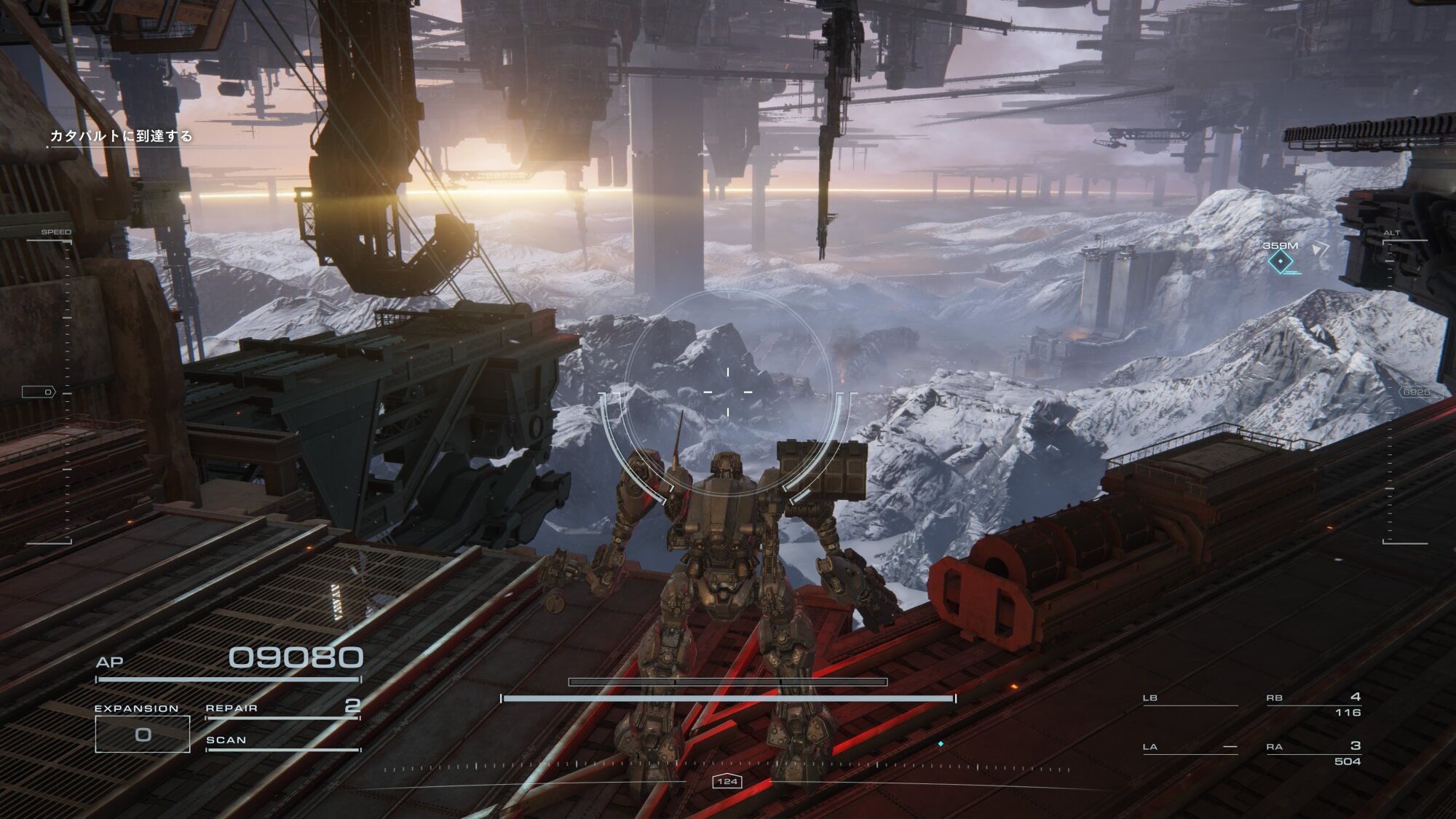Select the RB shoulder weapon slot
This screenshot has height=819, width=1456.
tap(1314, 703)
